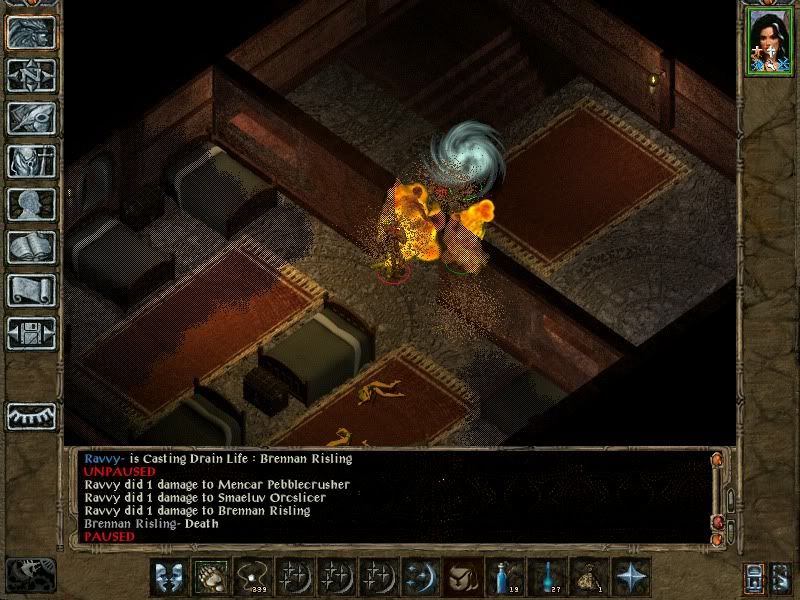The height and width of the screenshot is (600, 800).
Task: Equip the sling with 339 ammo
Action: tap(251, 577)
